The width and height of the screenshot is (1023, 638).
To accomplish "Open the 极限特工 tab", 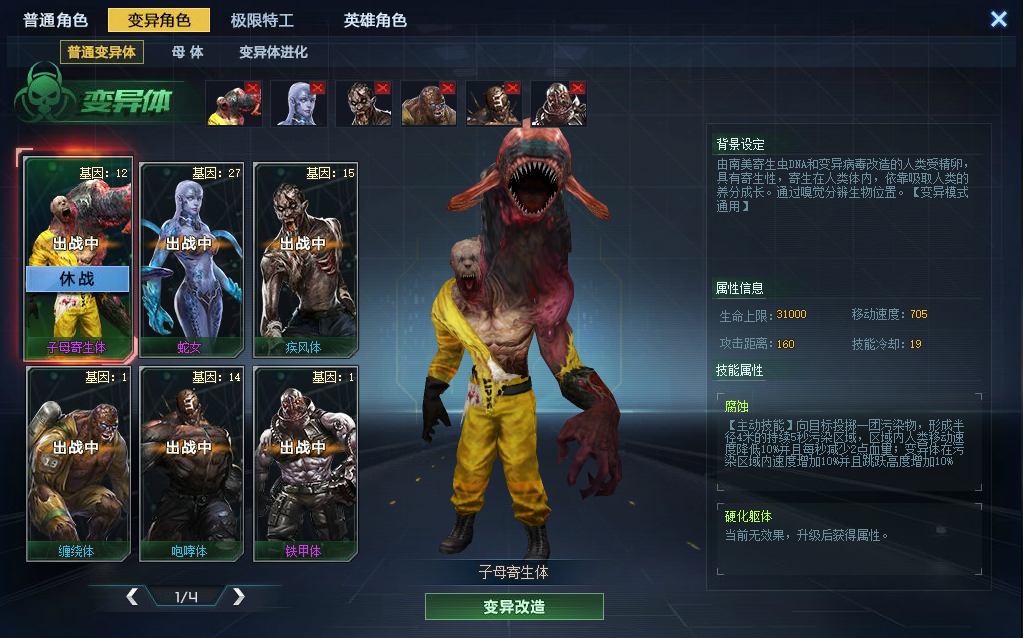I will click(262, 20).
